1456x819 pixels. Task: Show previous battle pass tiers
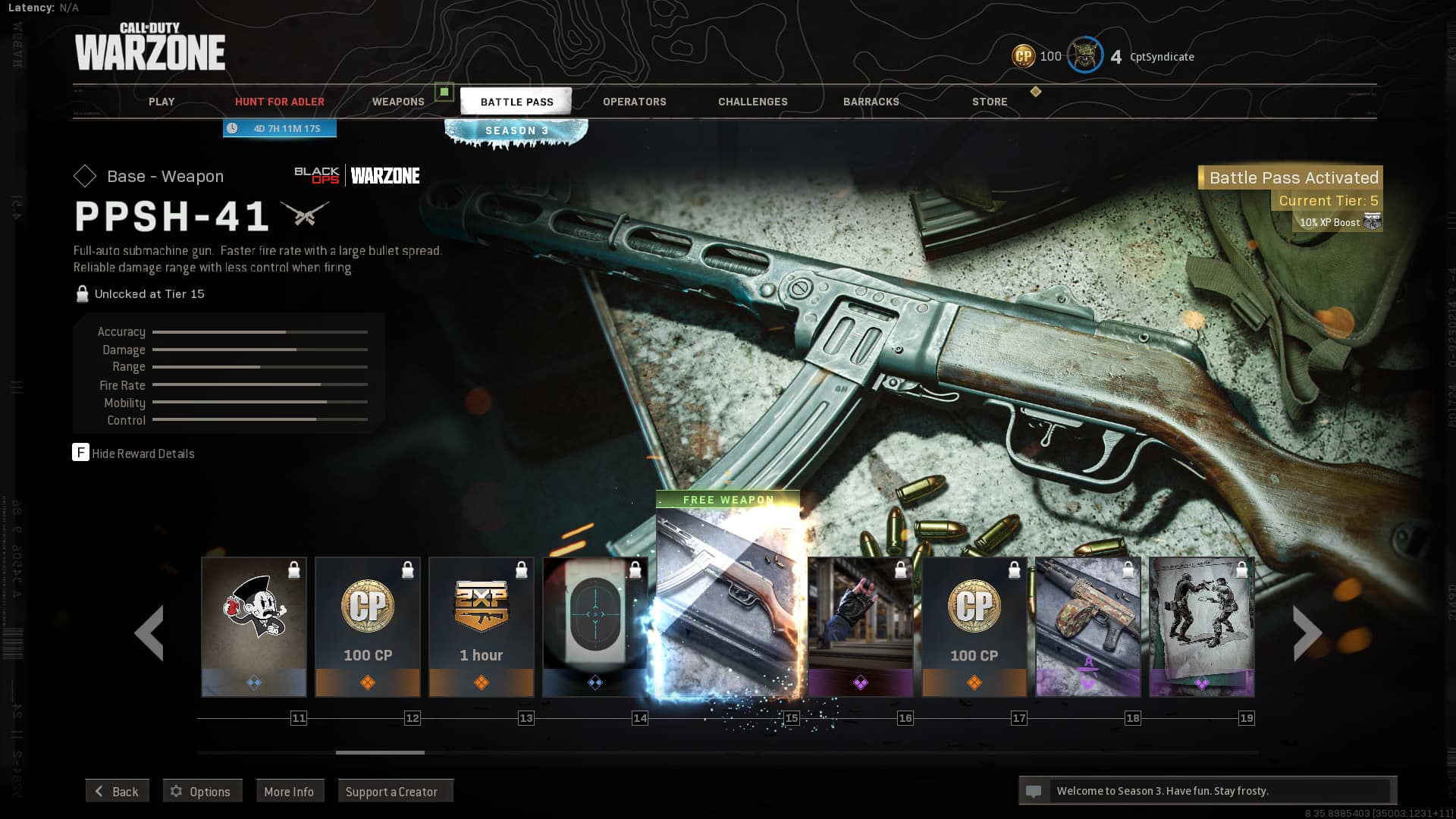click(x=149, y=632)
